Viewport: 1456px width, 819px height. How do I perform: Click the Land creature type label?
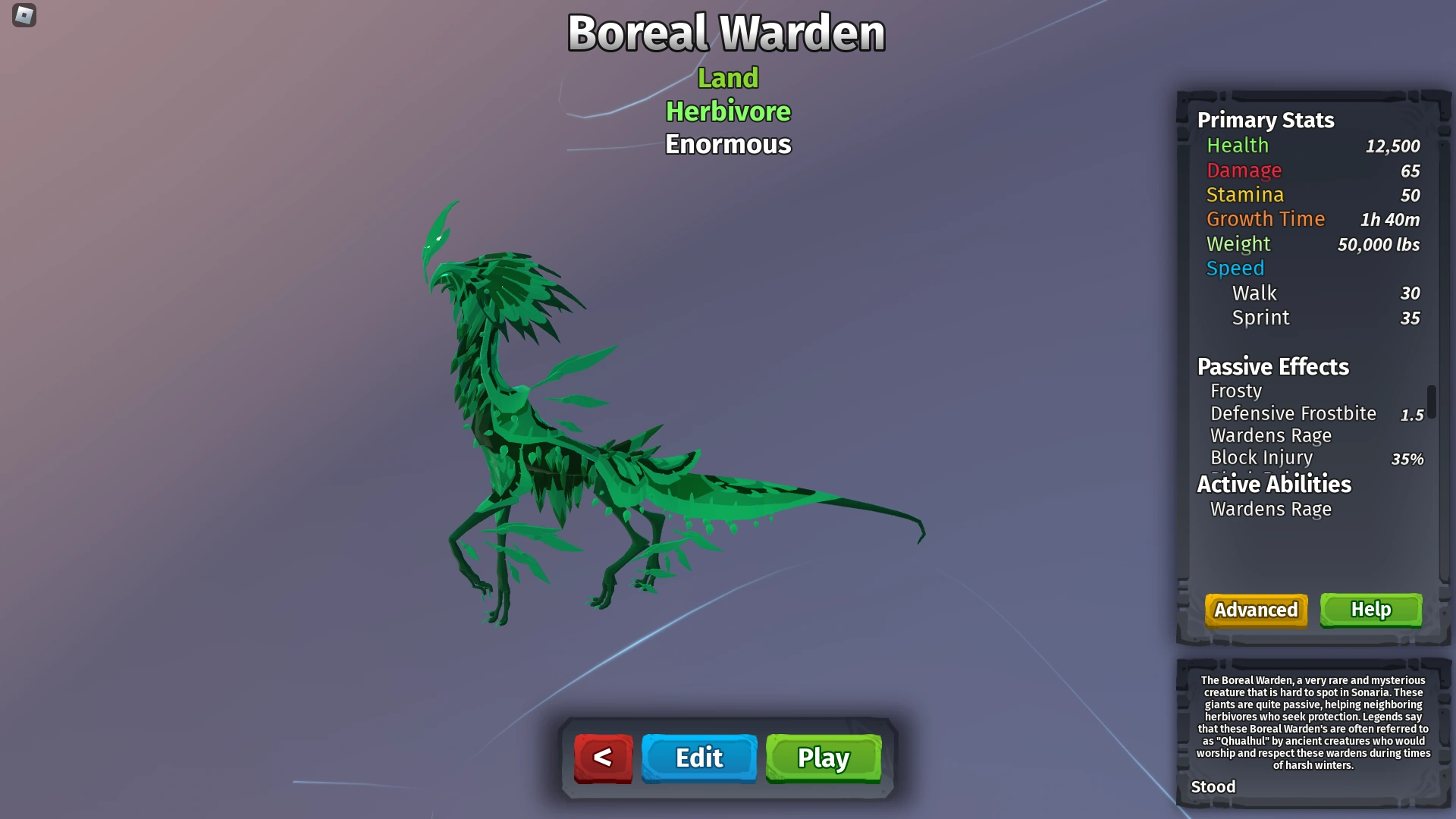click(728, 77)
